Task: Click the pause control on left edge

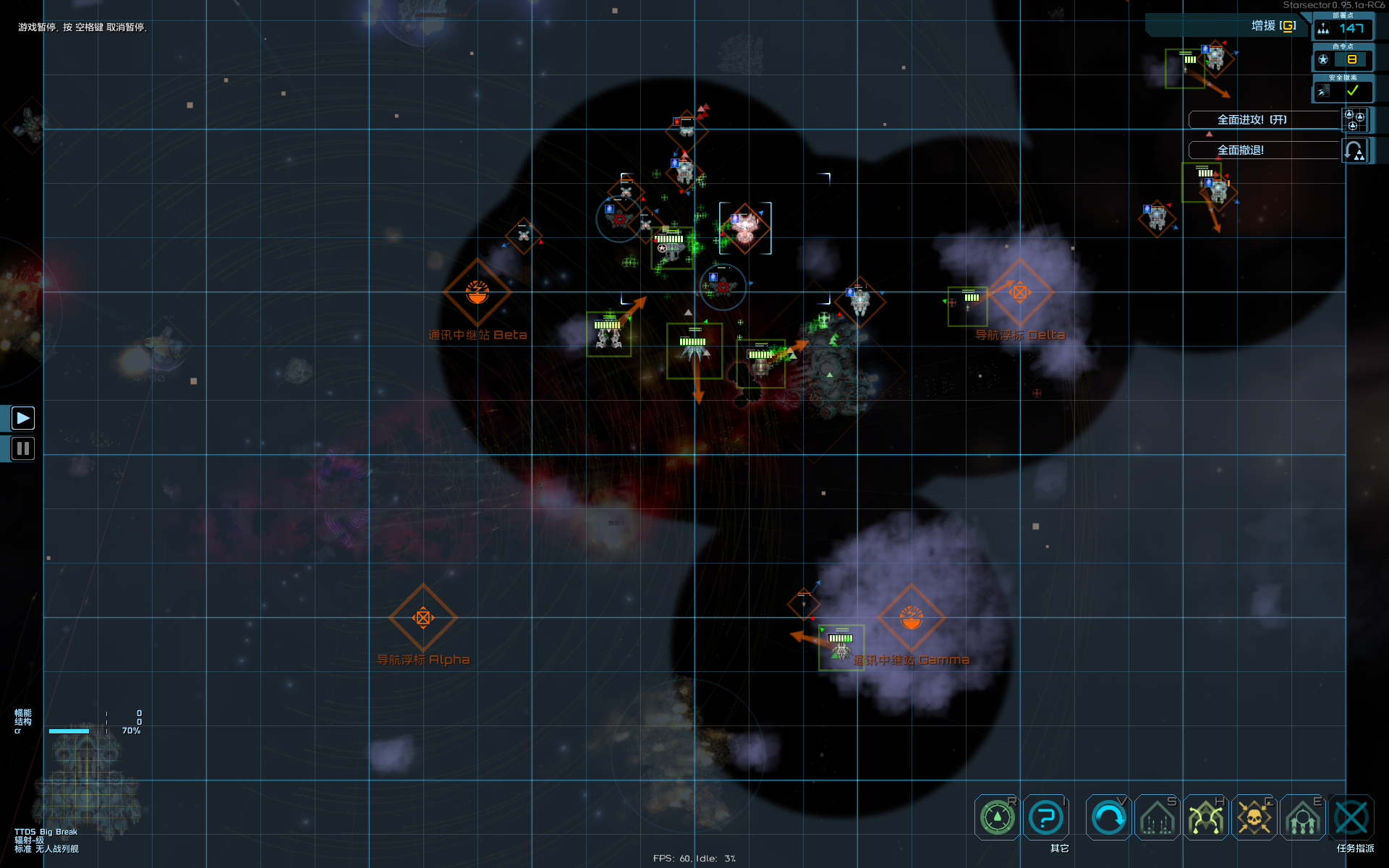Action: (22, 448)
